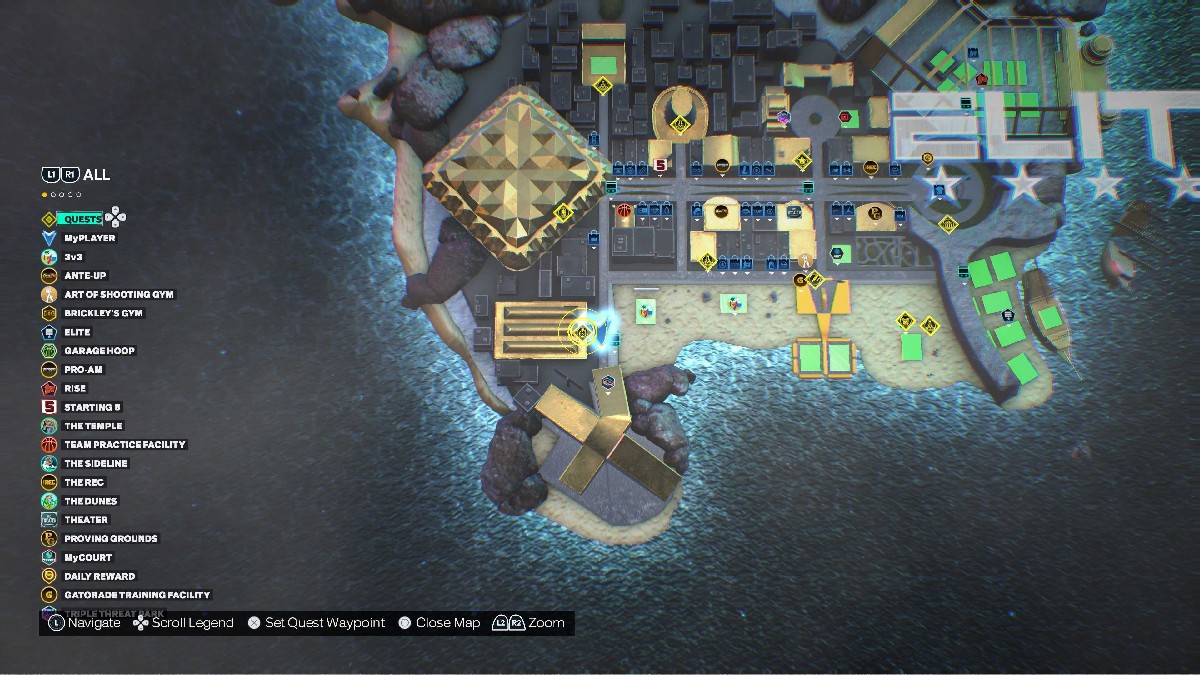
Task: Select Starting 5 in the legend list
Action: point(93,407)
